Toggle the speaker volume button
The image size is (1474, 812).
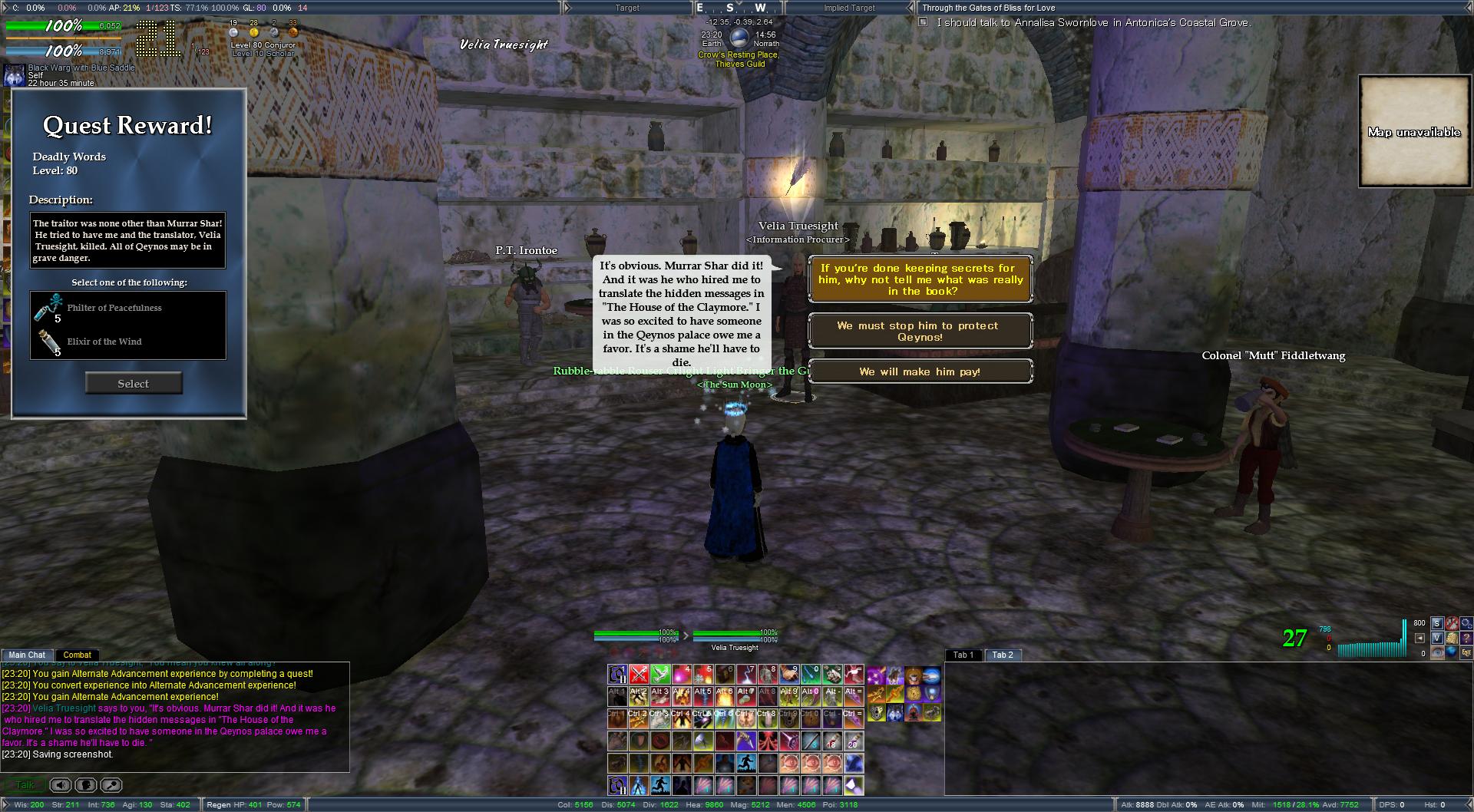coord(61,785)
